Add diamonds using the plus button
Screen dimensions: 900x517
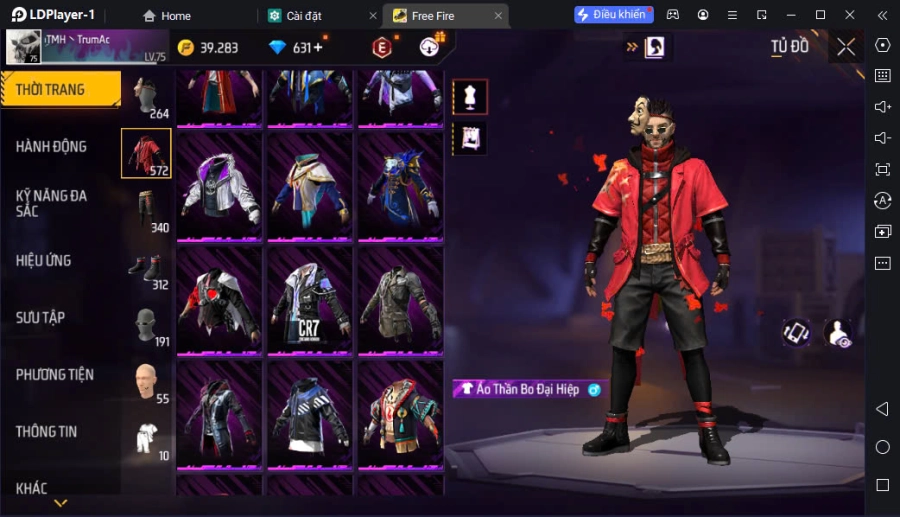(x=318, y=48)
